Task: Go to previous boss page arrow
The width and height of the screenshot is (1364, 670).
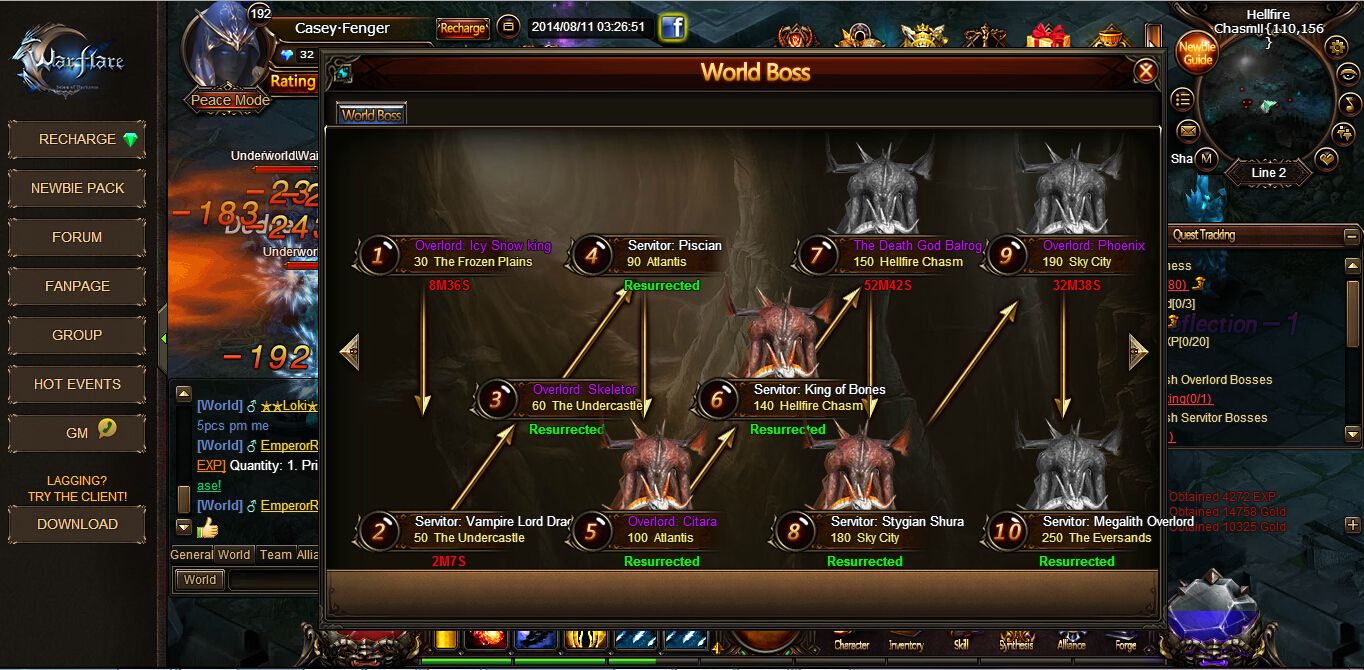Action: (349, 351)
